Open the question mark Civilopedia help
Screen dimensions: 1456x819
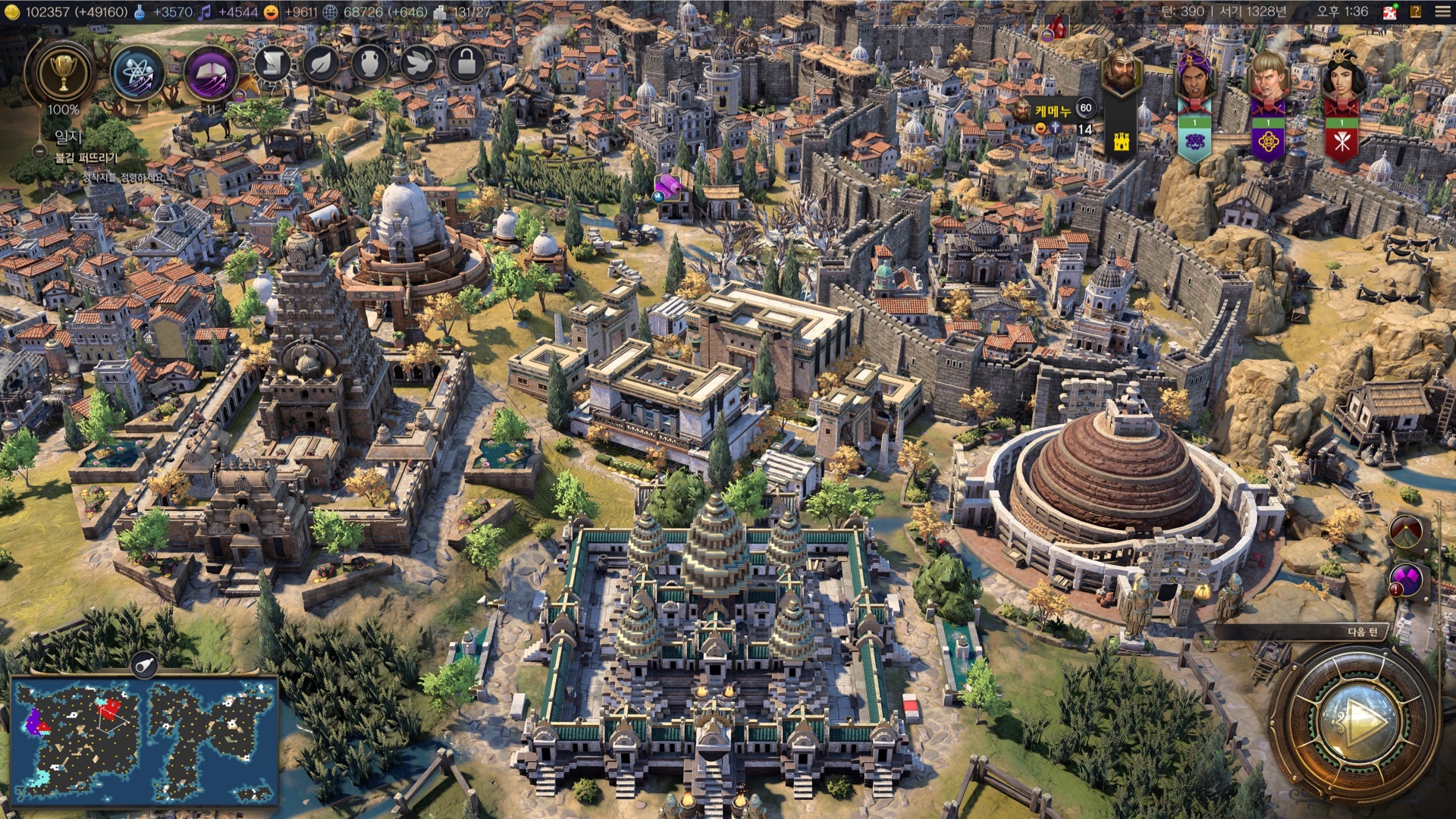(1415, 11)
